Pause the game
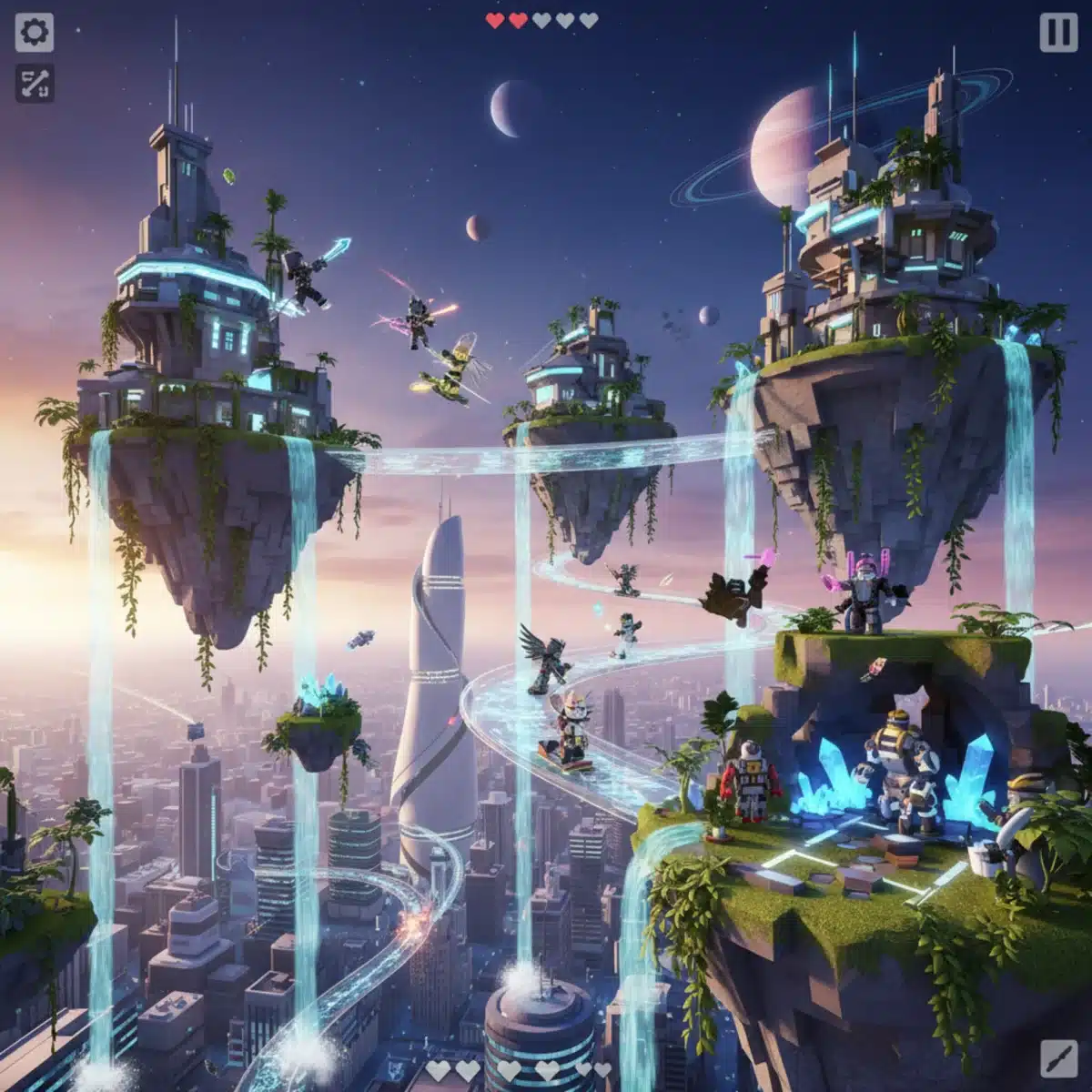This screenshot has height=1092, width=1092. (x=1057, y=34)
